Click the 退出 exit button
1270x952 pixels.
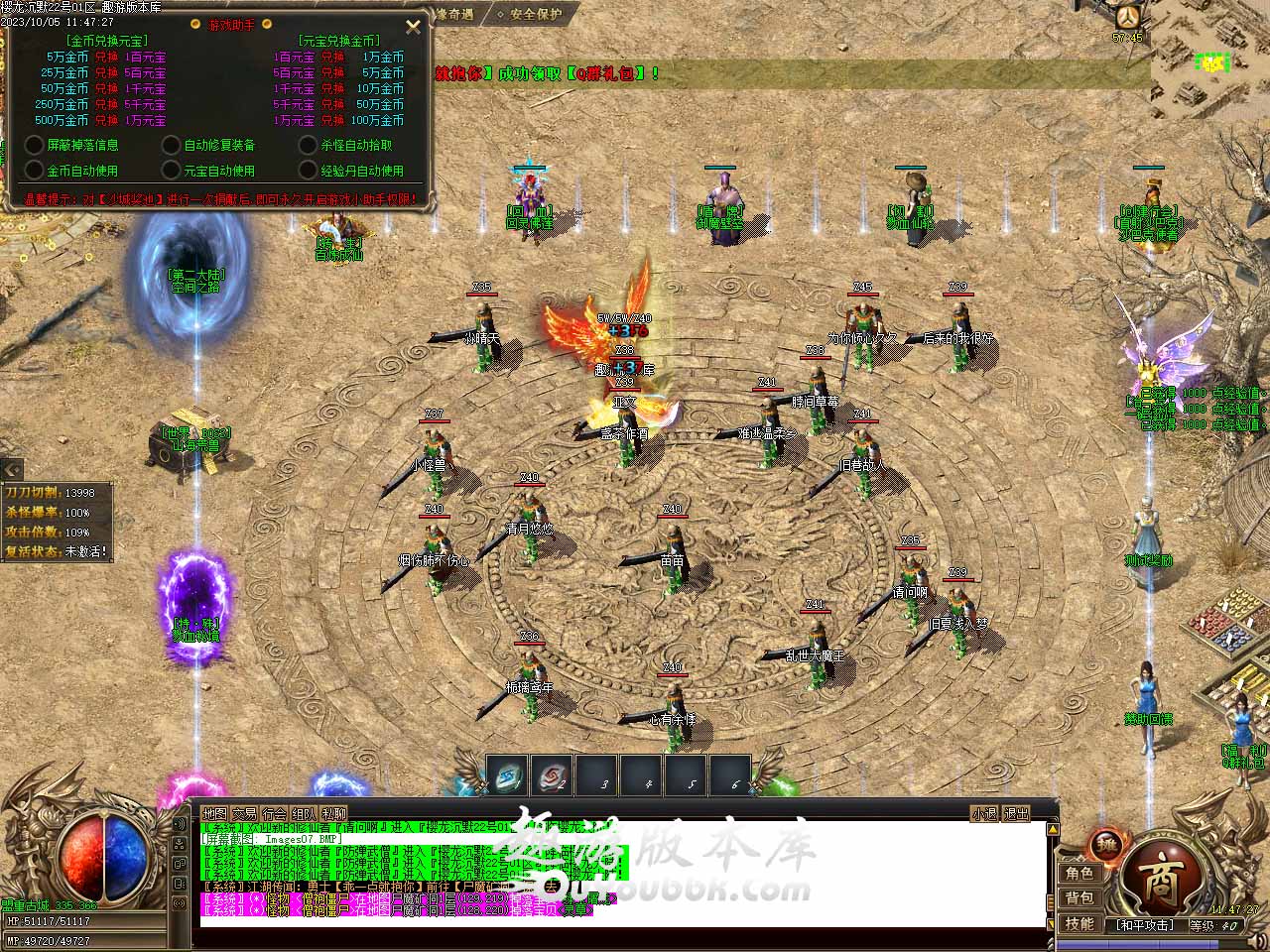click(x=1017, y=814)
